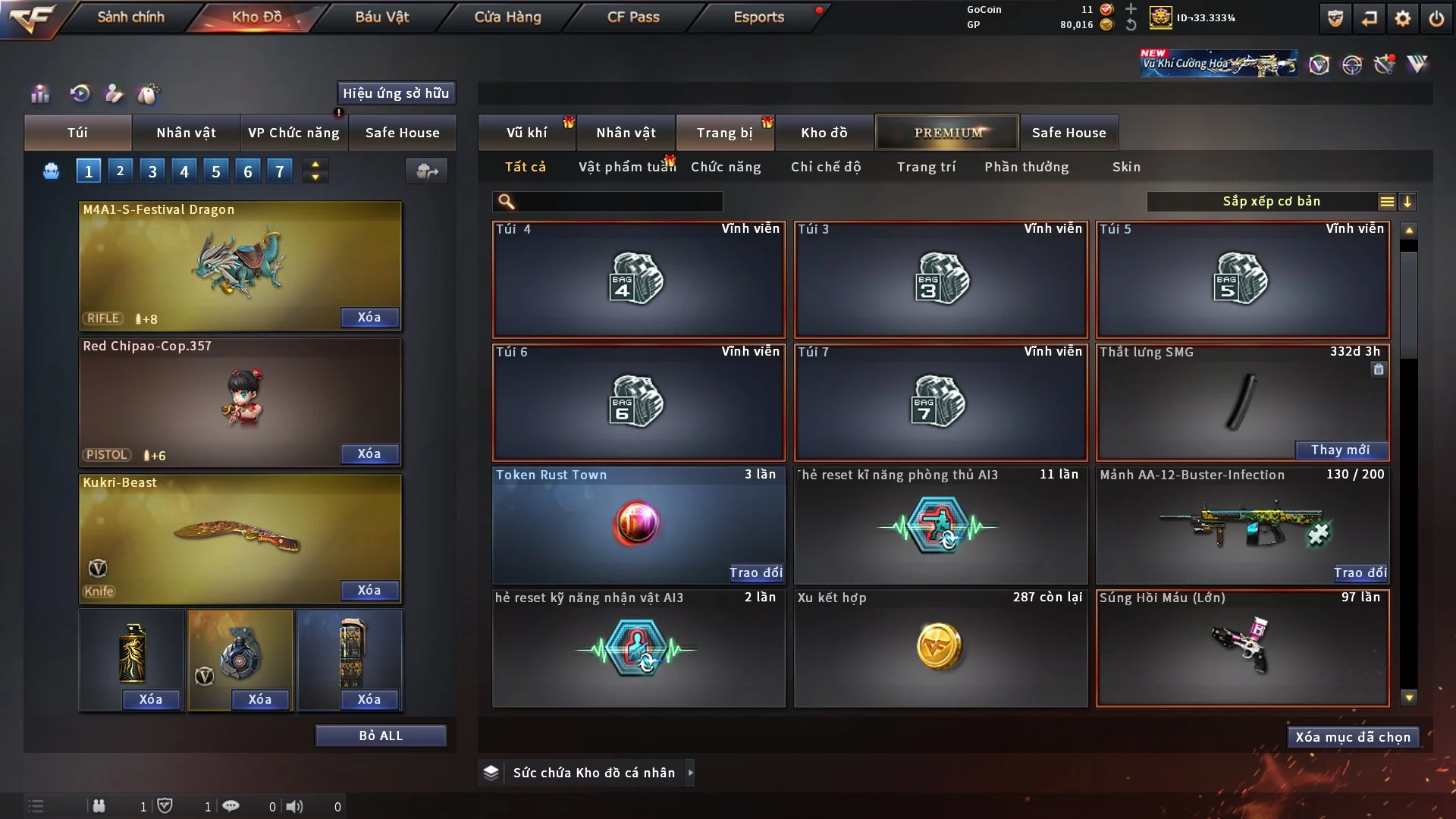This screenshot has width=1456, height=819.
Task: Remove Kukri-Beast with its Xóa button
Action: click(369, 590)
